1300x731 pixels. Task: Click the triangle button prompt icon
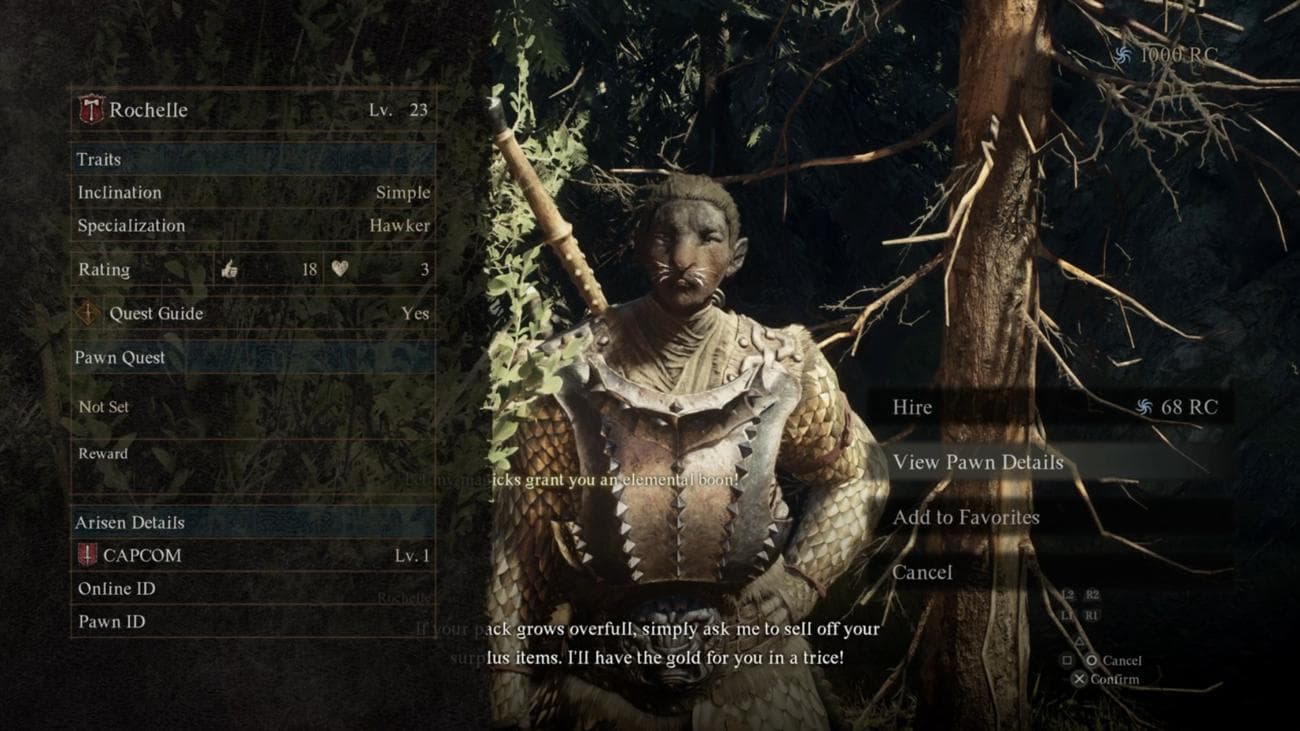(x=1080, y=642)
